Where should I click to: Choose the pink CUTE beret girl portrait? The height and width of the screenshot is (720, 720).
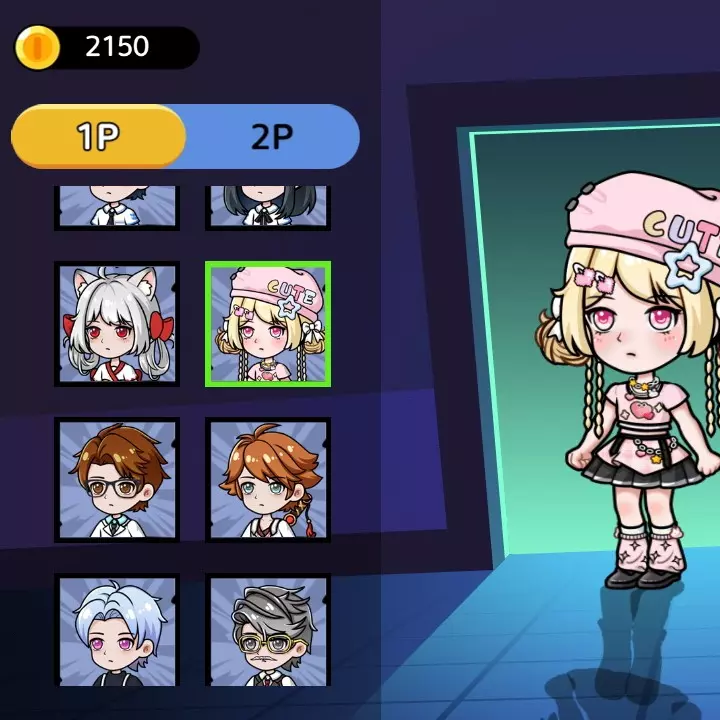click(268, 324)
